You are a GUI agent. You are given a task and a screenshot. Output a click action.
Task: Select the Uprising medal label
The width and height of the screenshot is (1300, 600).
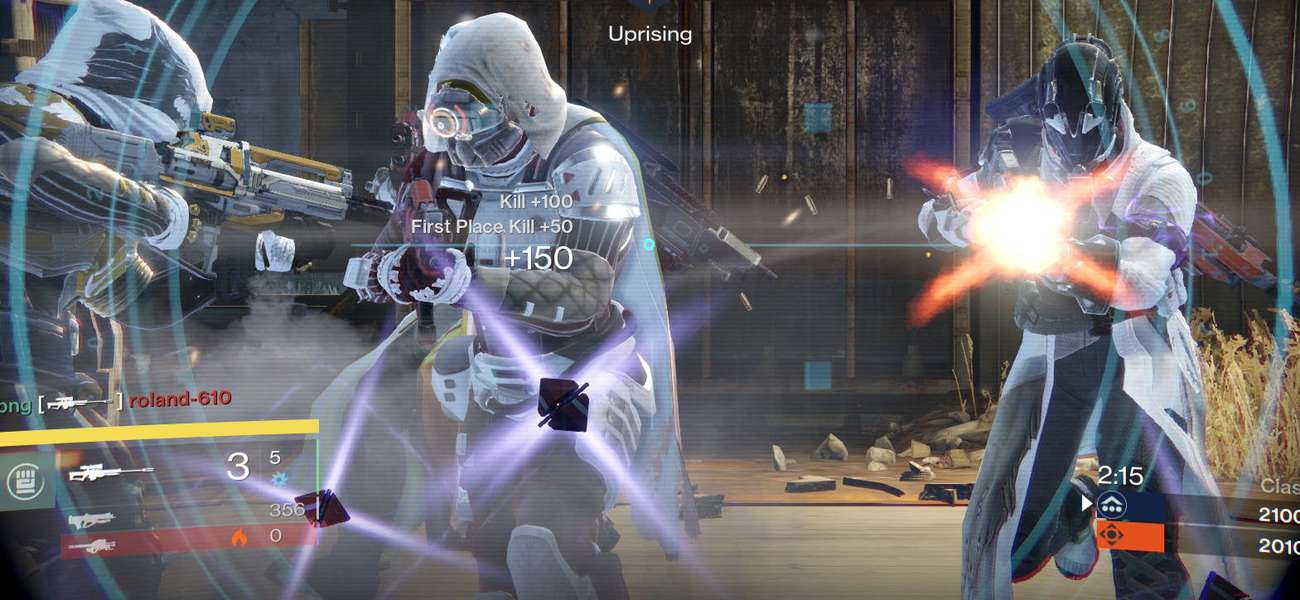click(650, 34)
